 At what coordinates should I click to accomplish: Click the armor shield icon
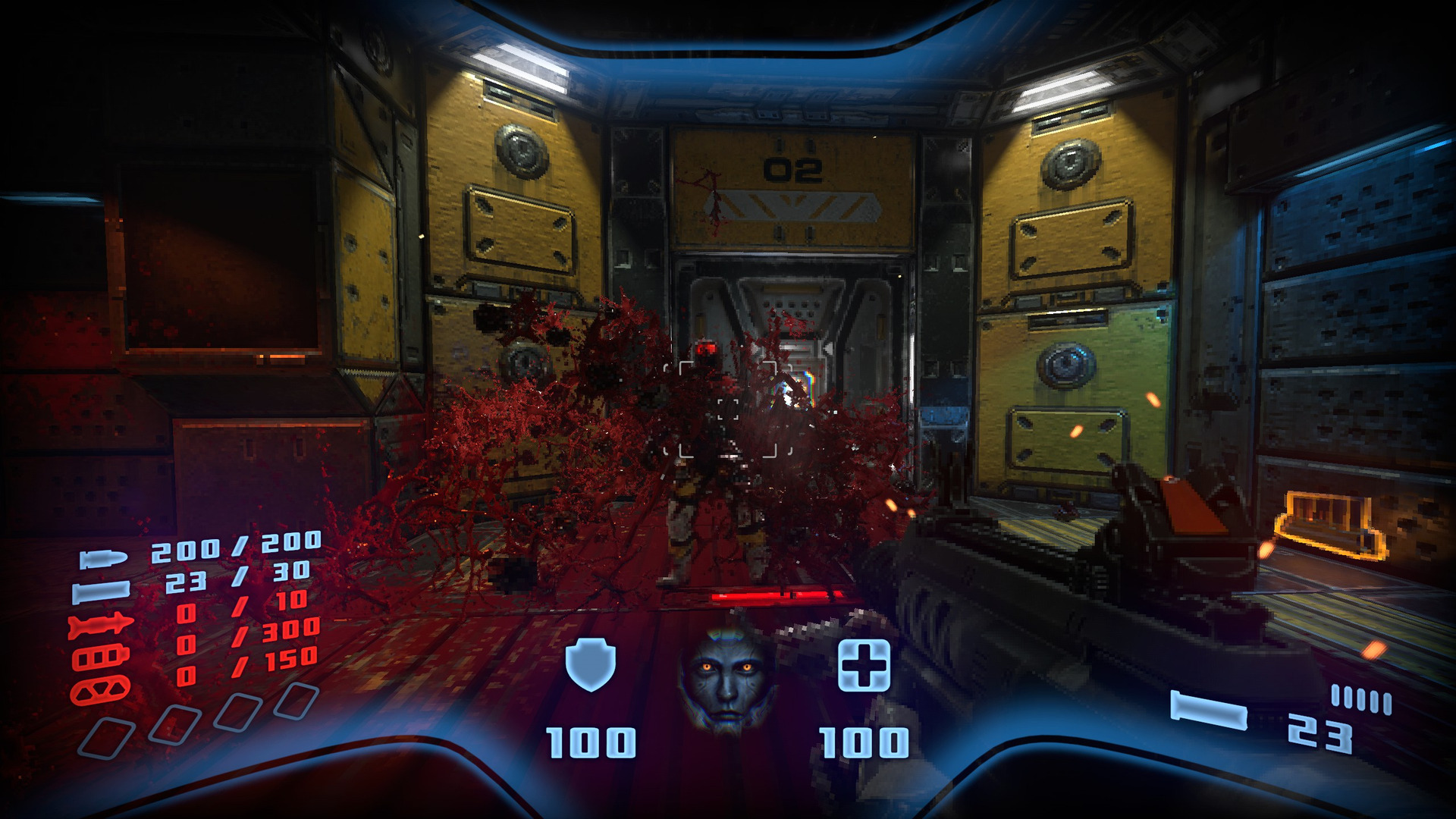591,664
